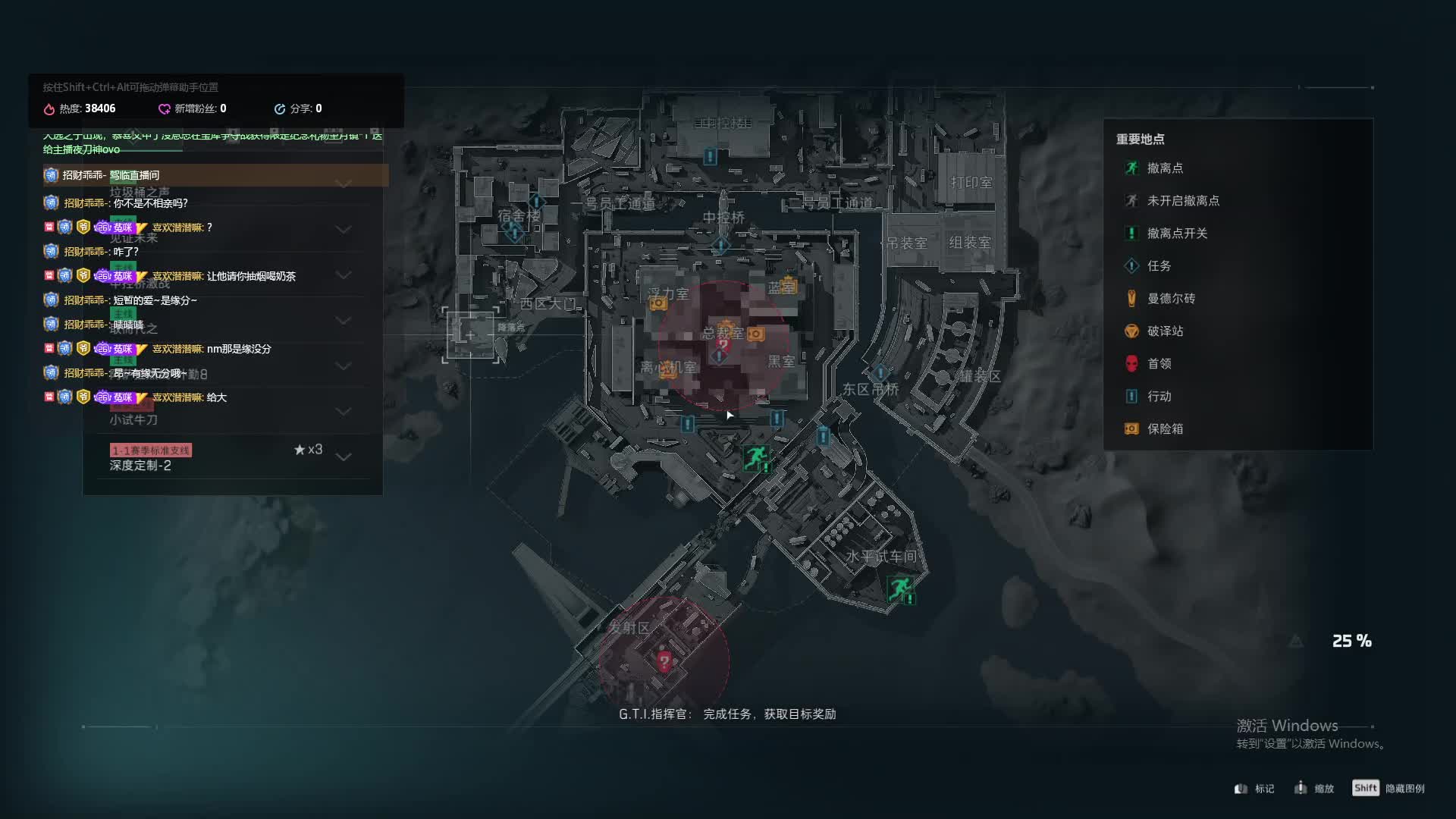Viewport: 1456px width, 819px height.
Task: Select the 首领 legend entry
Action: pyautogui.click(x=1158, y=364)
